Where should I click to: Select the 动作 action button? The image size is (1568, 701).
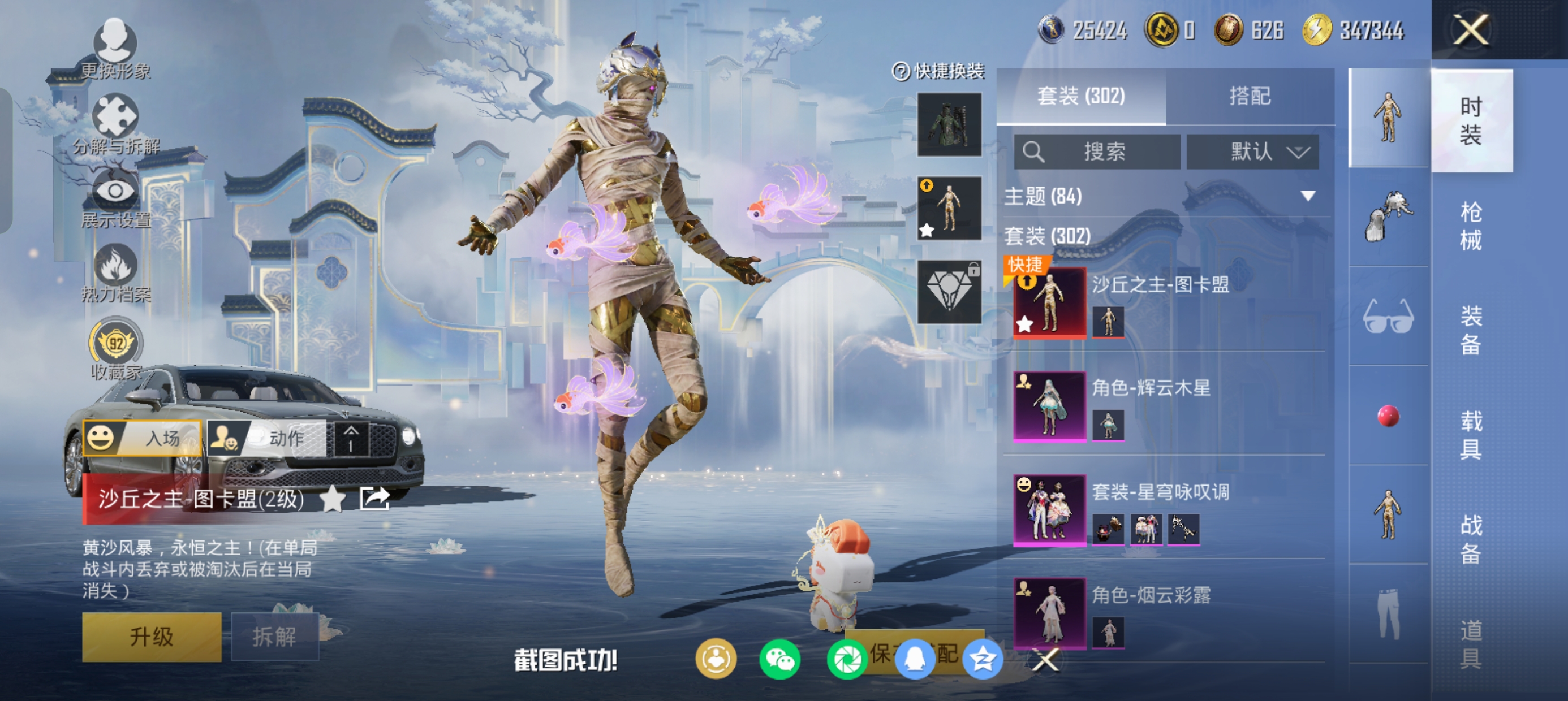[268, 438]
